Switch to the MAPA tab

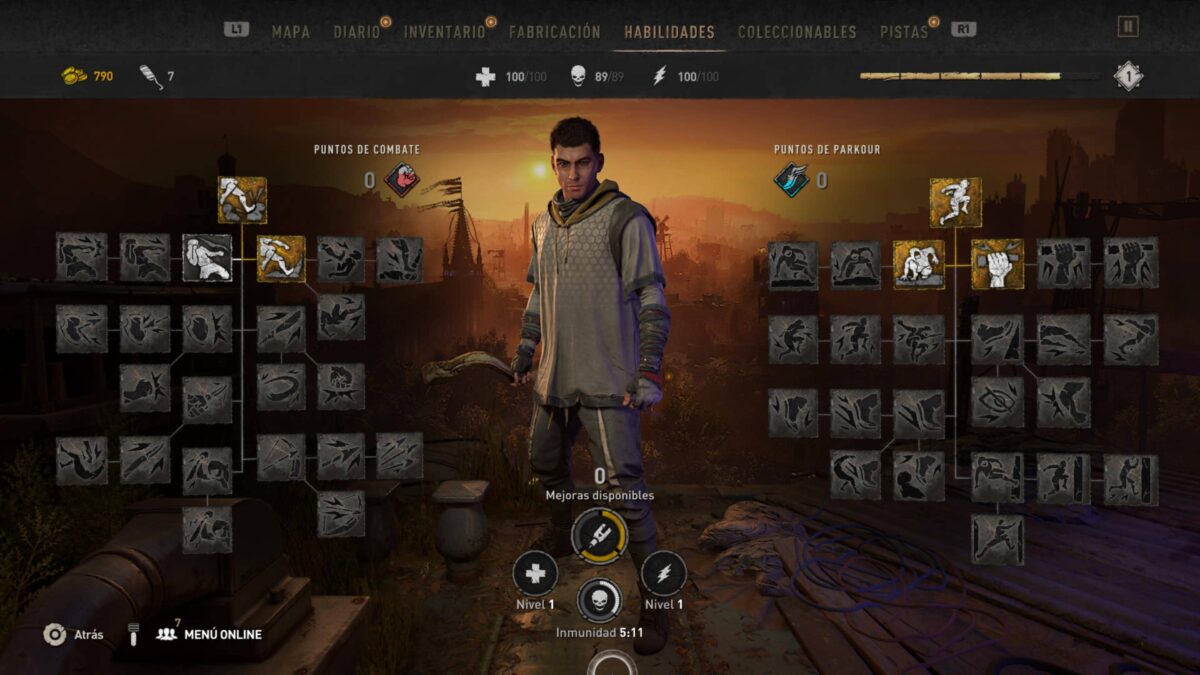tap(290, 32)
